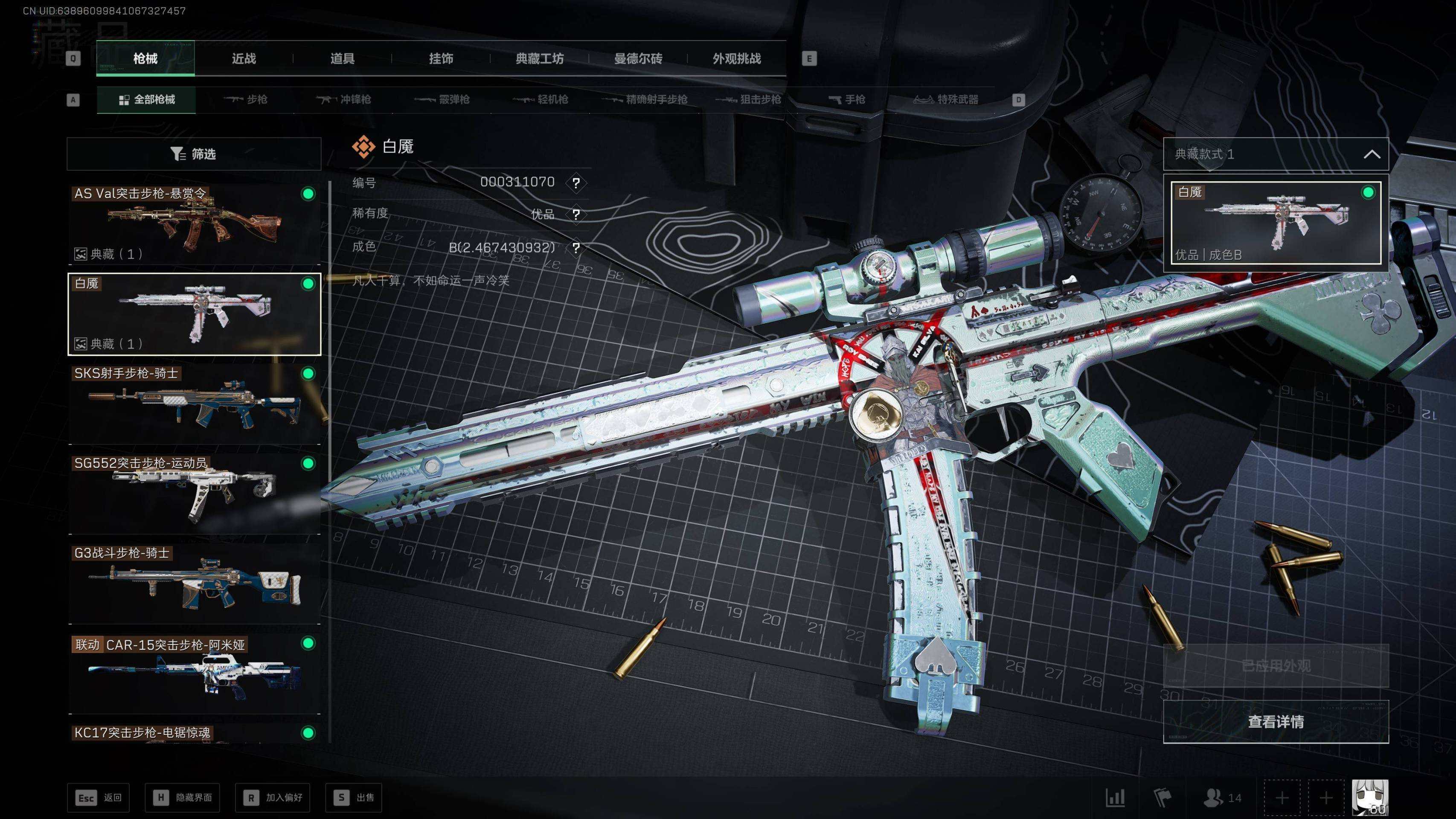This screenshot has height=819, width=1456.
Task: Open the 筛选 filter button
Action: tap(194, 154)
